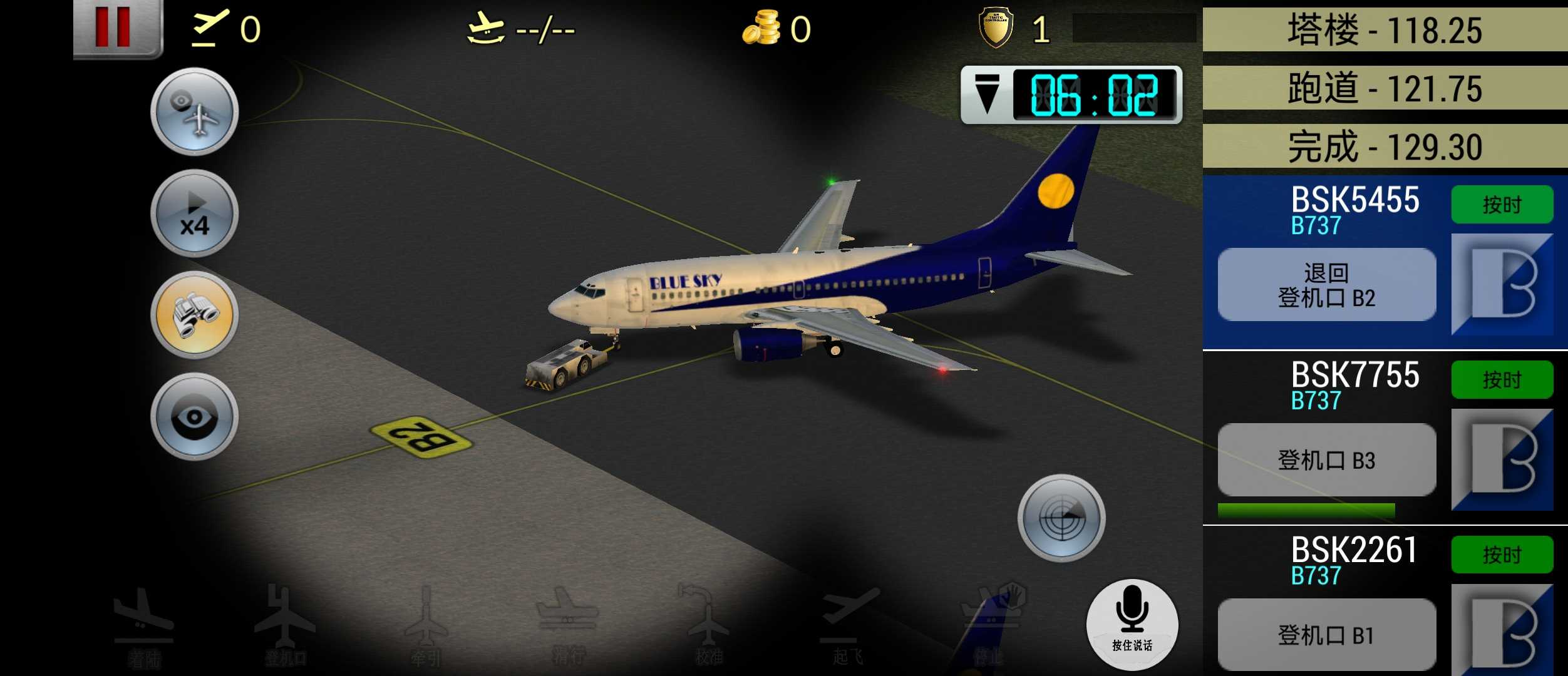
Task: Click the eye visibility button
Action: point(194,417)
